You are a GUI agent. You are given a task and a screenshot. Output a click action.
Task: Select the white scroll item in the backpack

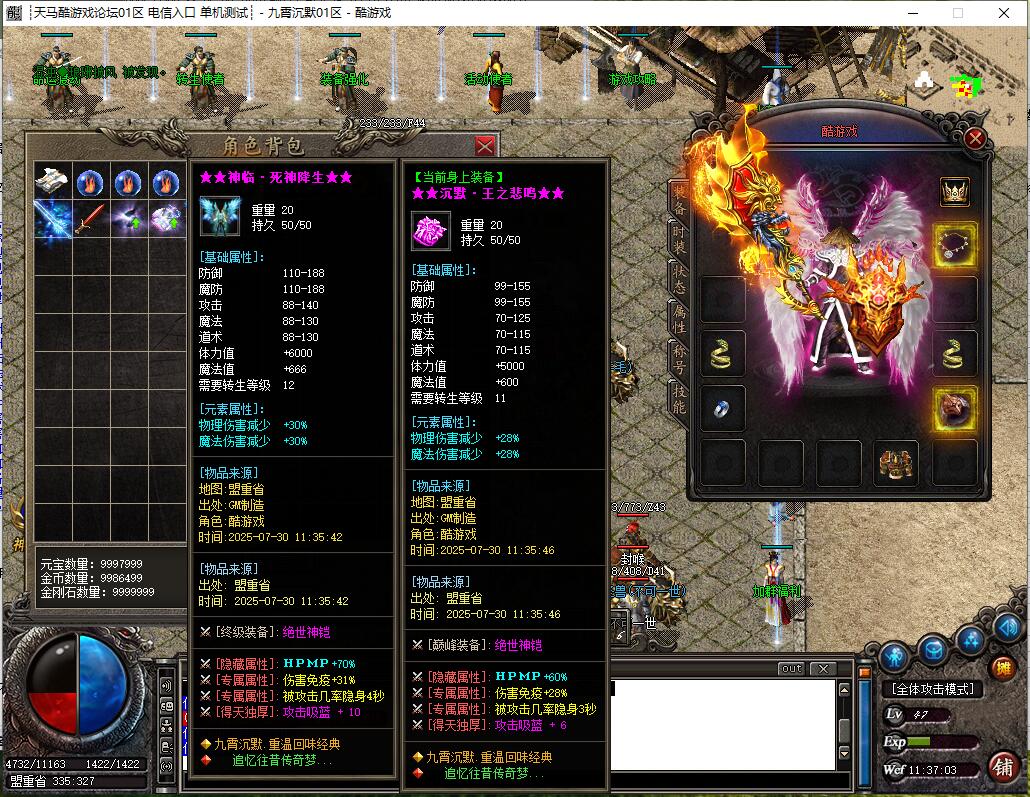coord(52,181)
